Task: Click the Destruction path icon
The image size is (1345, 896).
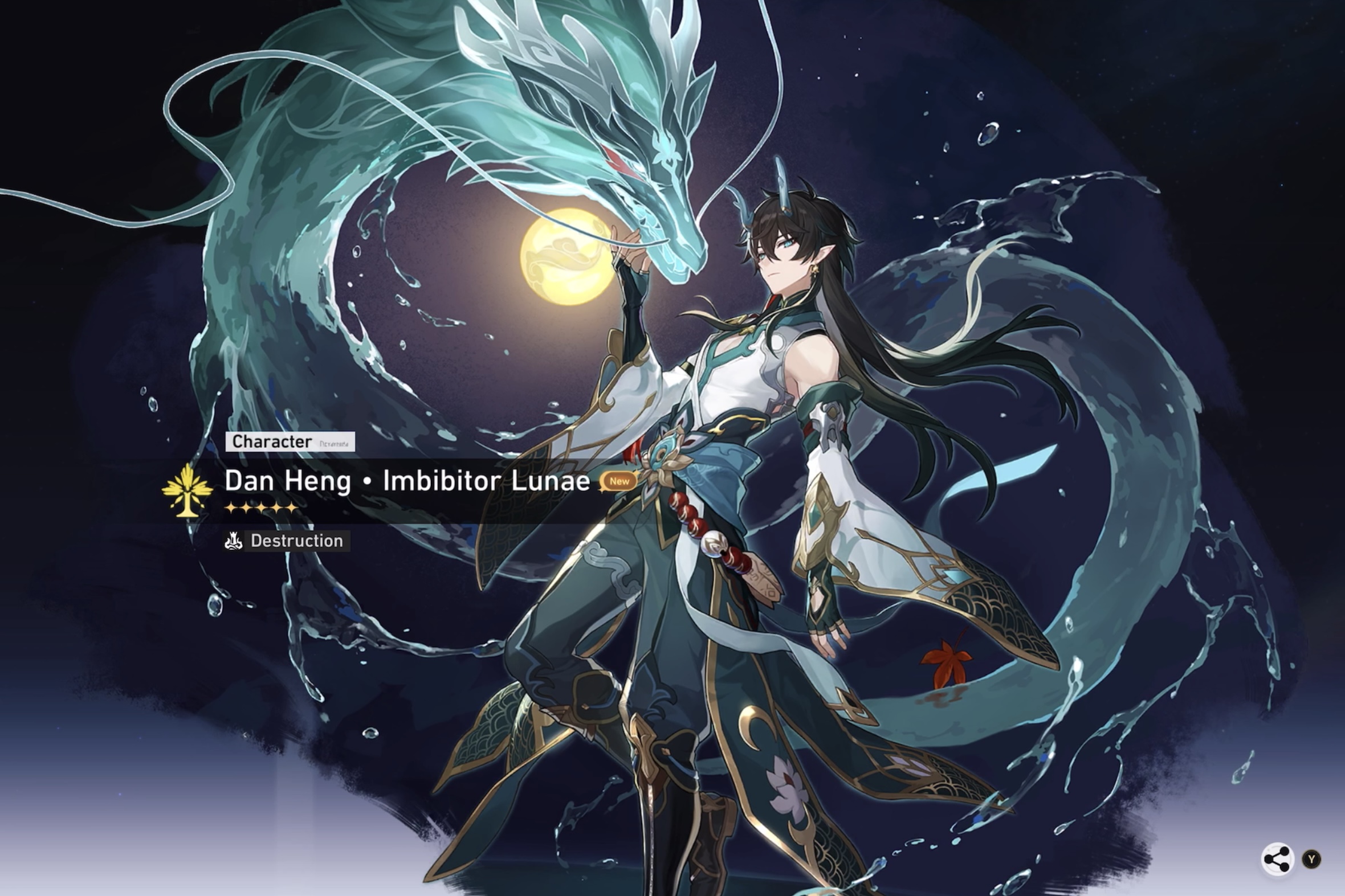Action: [x=234, y=541]
